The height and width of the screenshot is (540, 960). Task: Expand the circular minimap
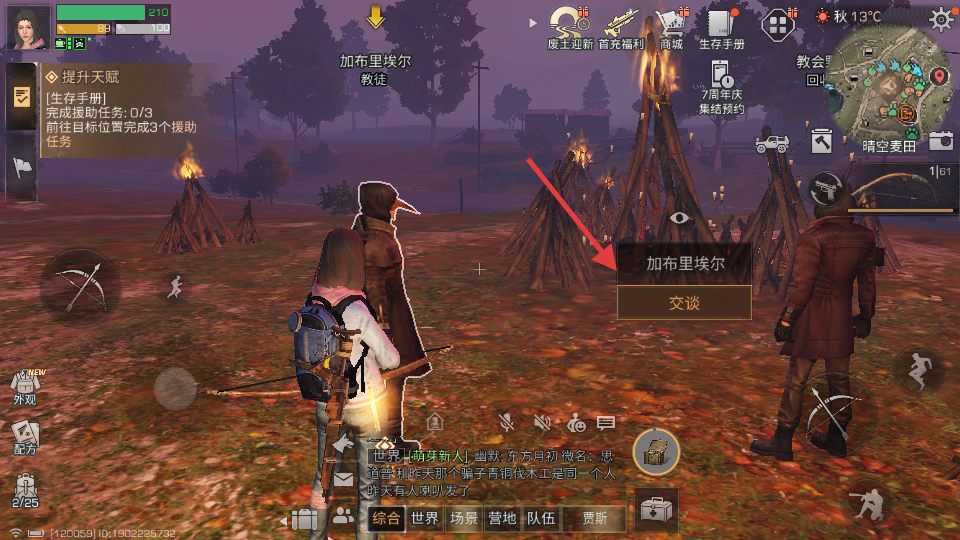887,83
